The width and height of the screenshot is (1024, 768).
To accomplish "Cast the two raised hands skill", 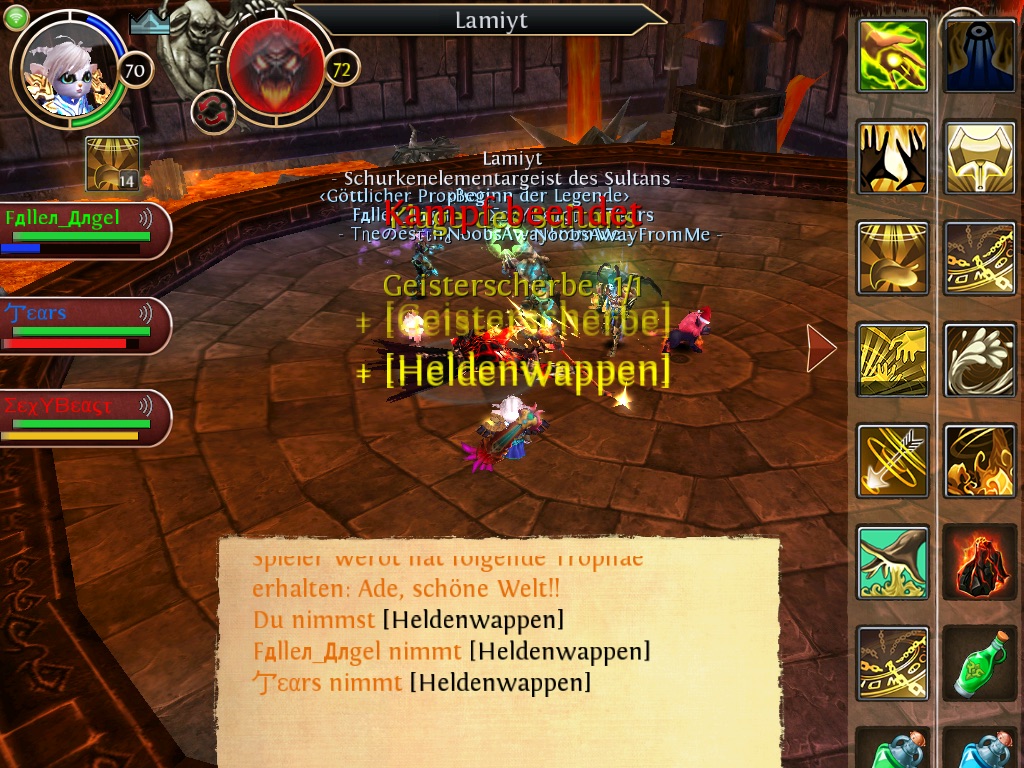I will click(893, 157).
